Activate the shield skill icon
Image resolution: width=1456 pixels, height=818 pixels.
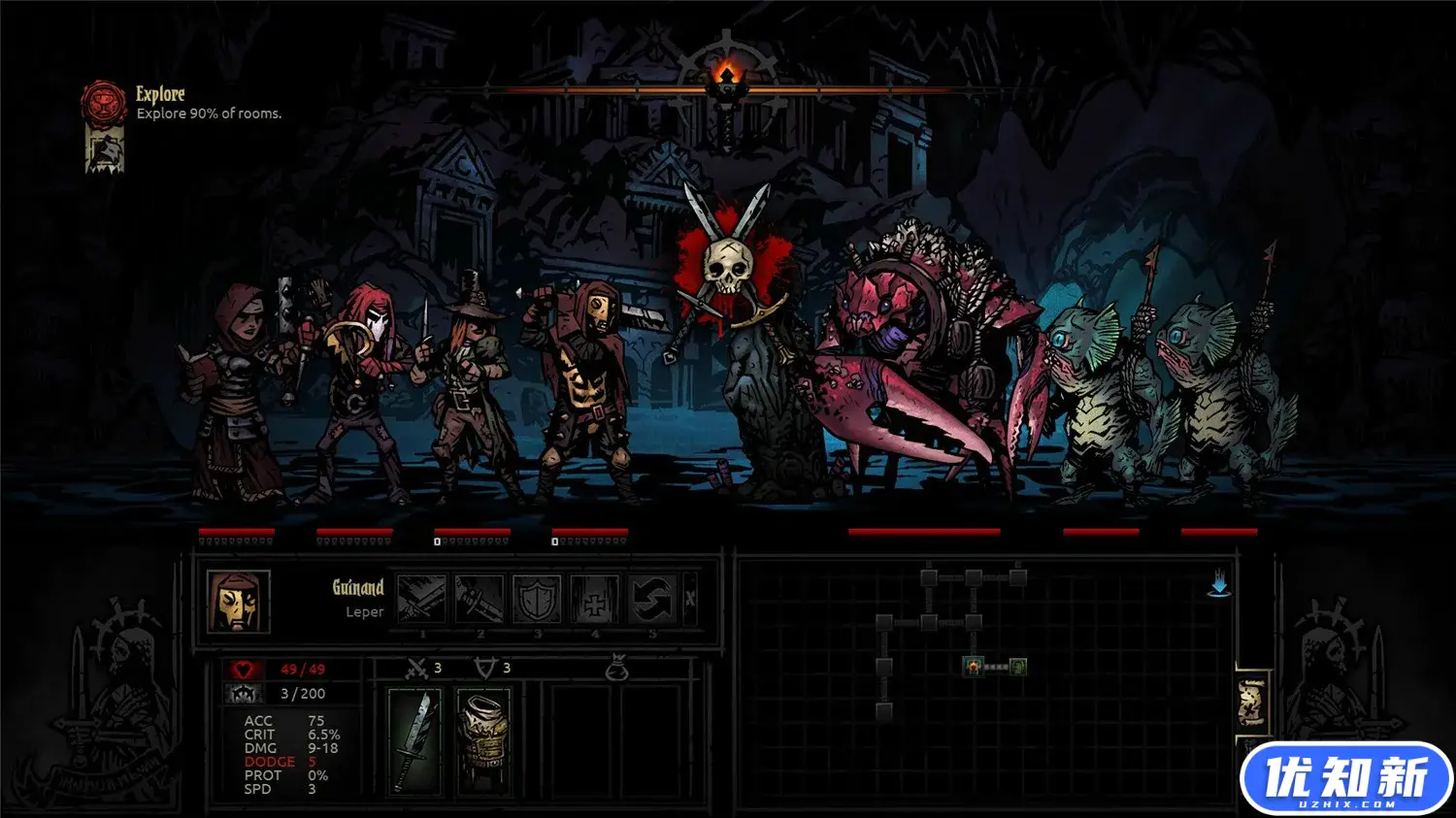point(537,599)
